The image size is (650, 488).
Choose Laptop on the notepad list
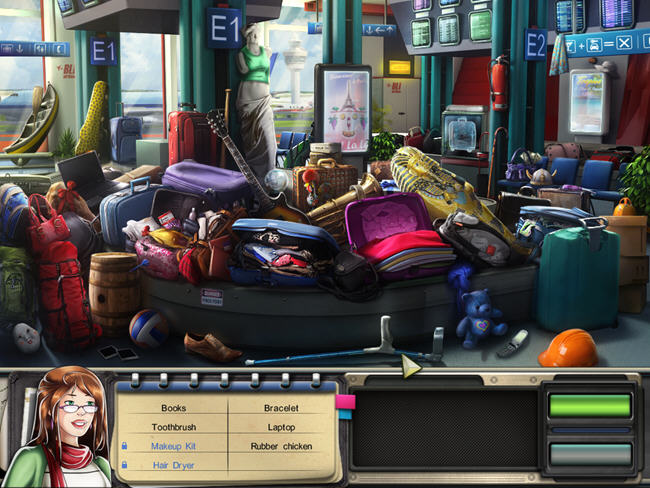pos(281,427)
